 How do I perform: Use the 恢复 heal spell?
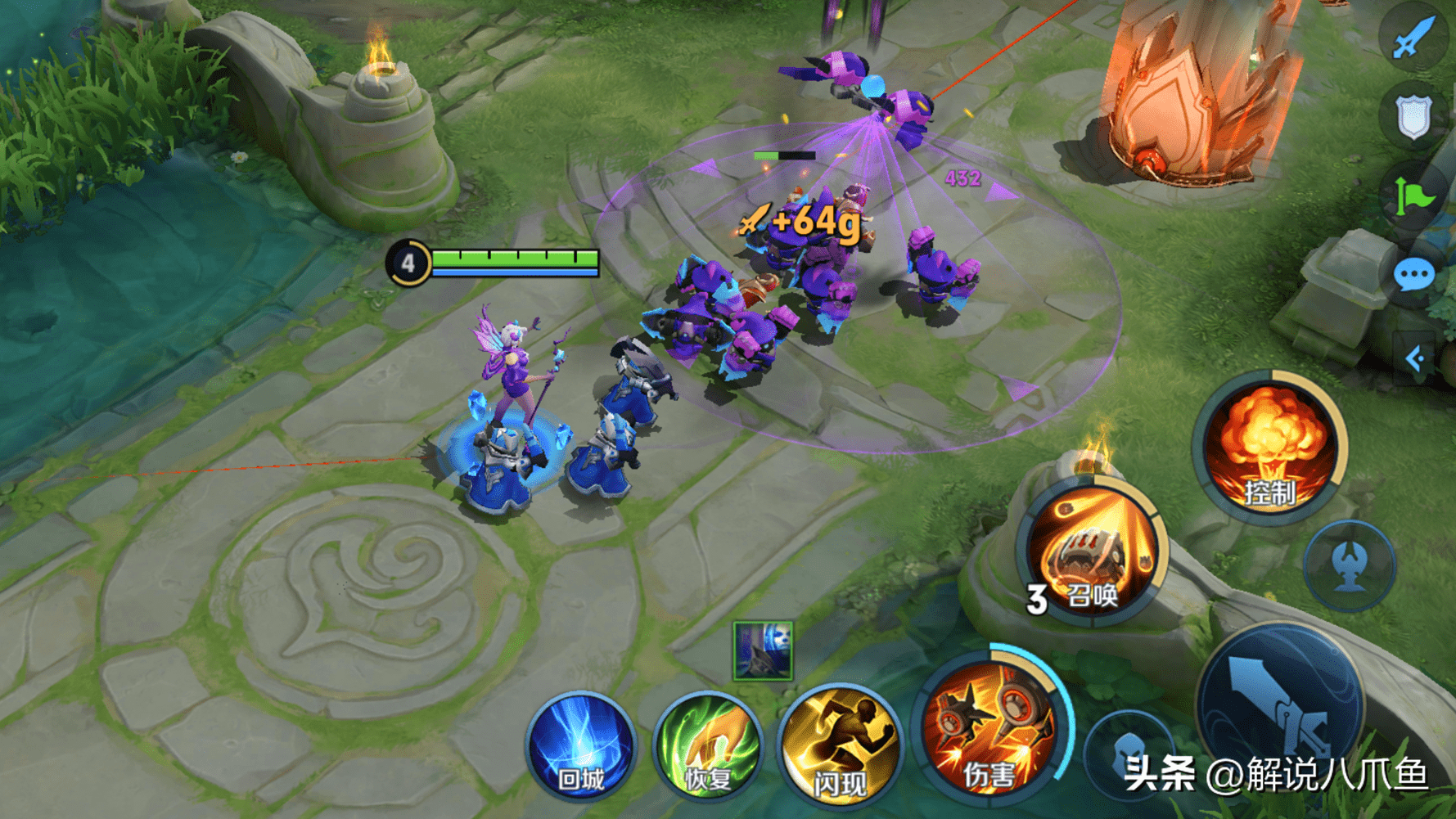708,747
